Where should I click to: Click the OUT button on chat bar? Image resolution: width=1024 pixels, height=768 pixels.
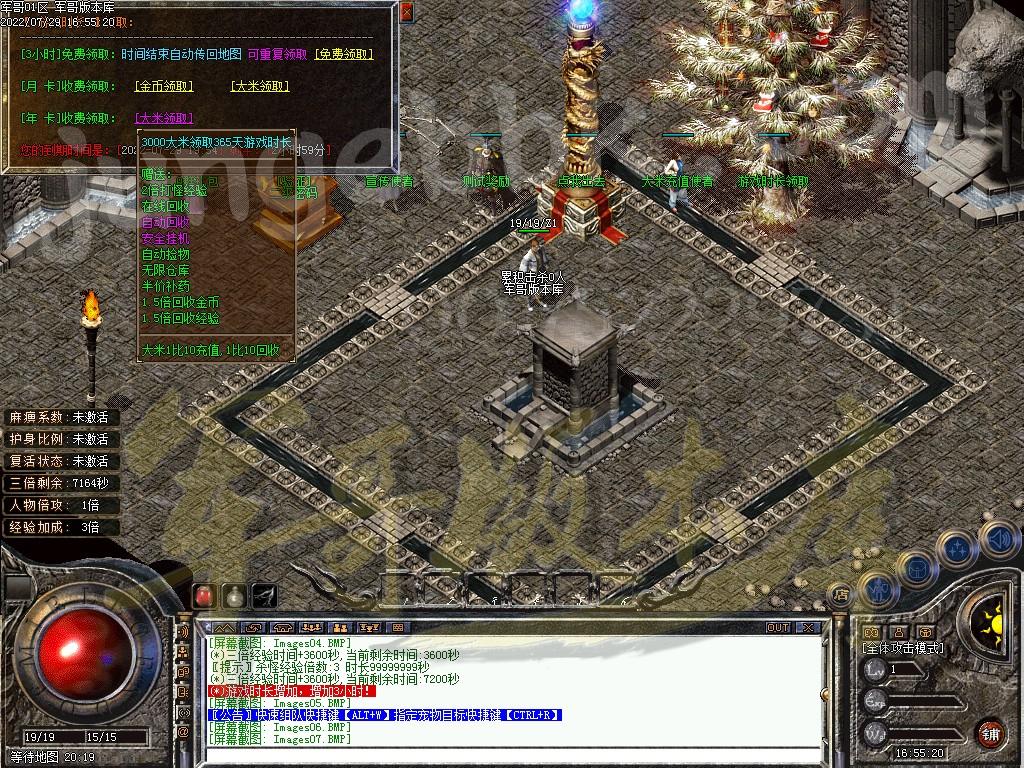pyautogui.click(x=778, y=628)
